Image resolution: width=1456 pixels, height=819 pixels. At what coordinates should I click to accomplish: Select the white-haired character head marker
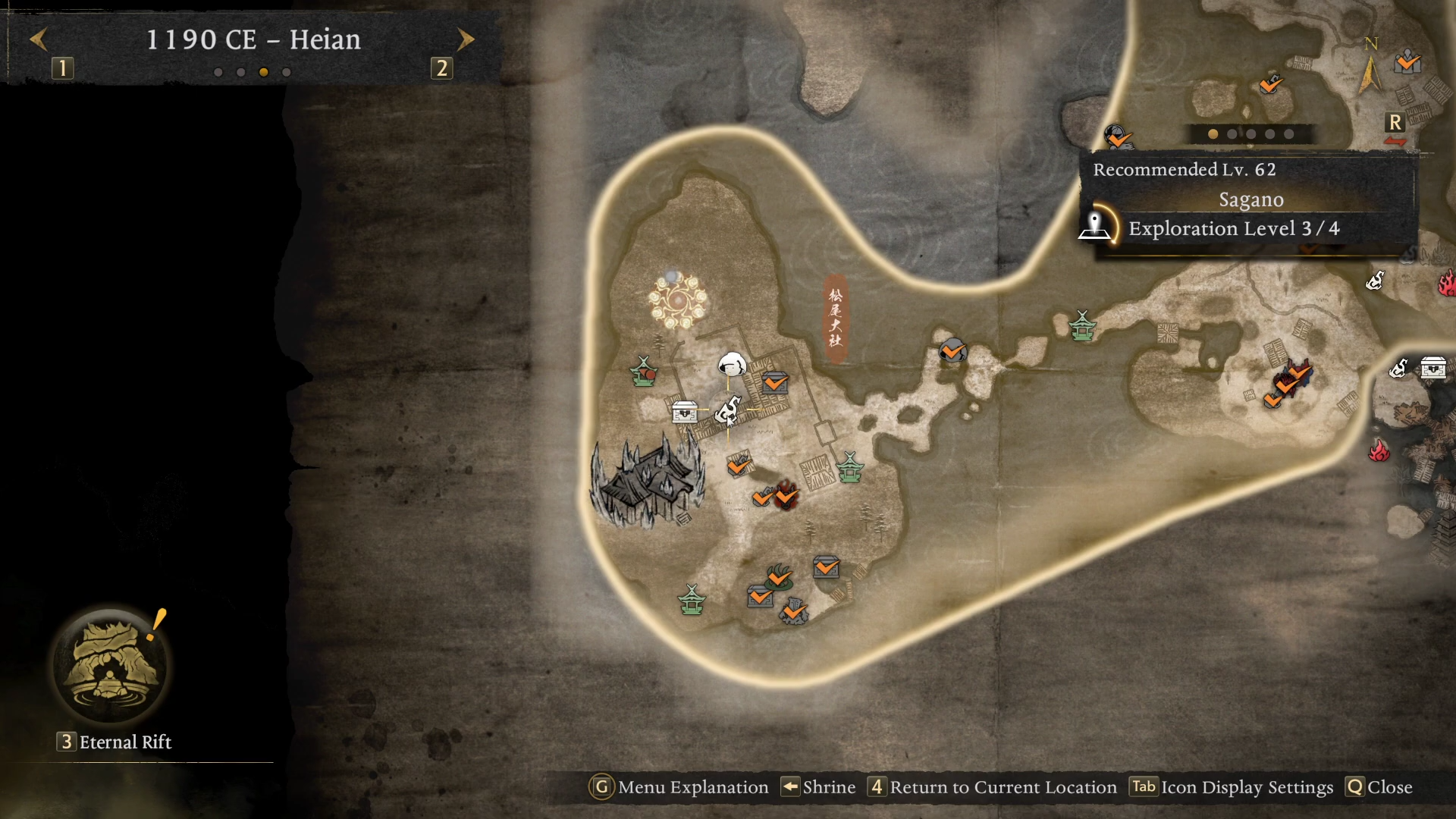[732, 365]
